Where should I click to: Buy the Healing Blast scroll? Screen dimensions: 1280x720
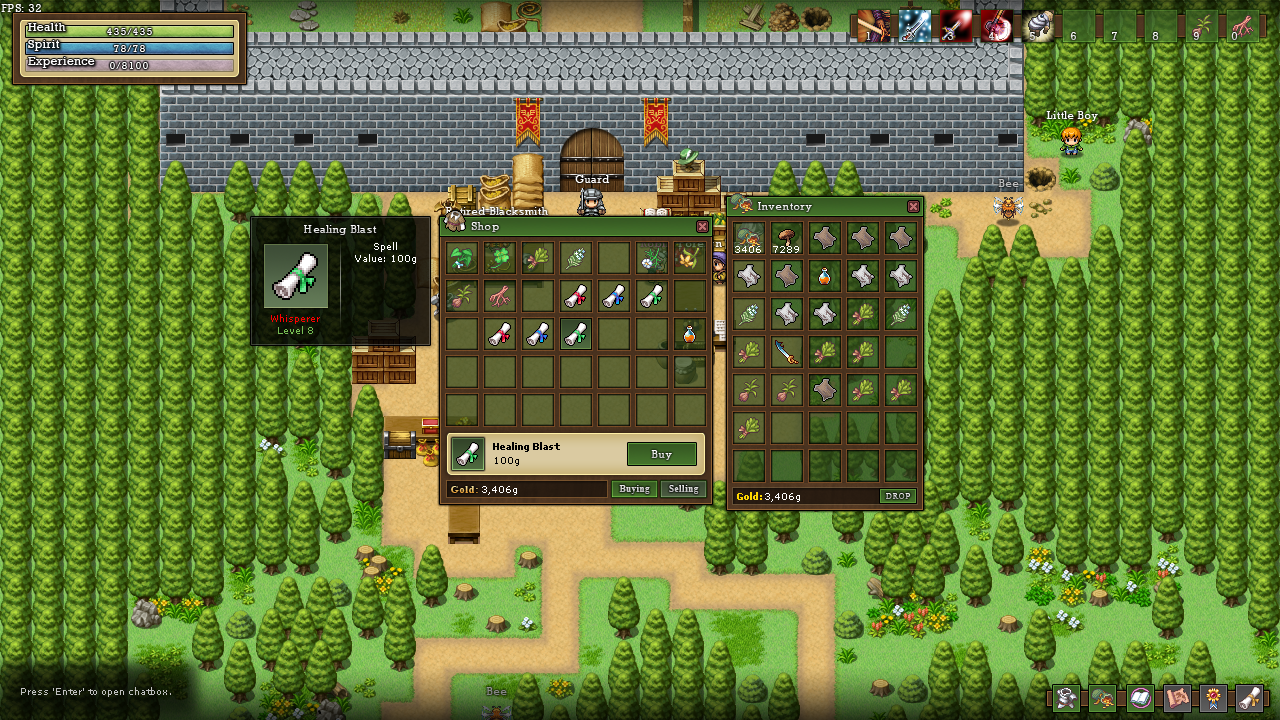[x=661, y=454]
